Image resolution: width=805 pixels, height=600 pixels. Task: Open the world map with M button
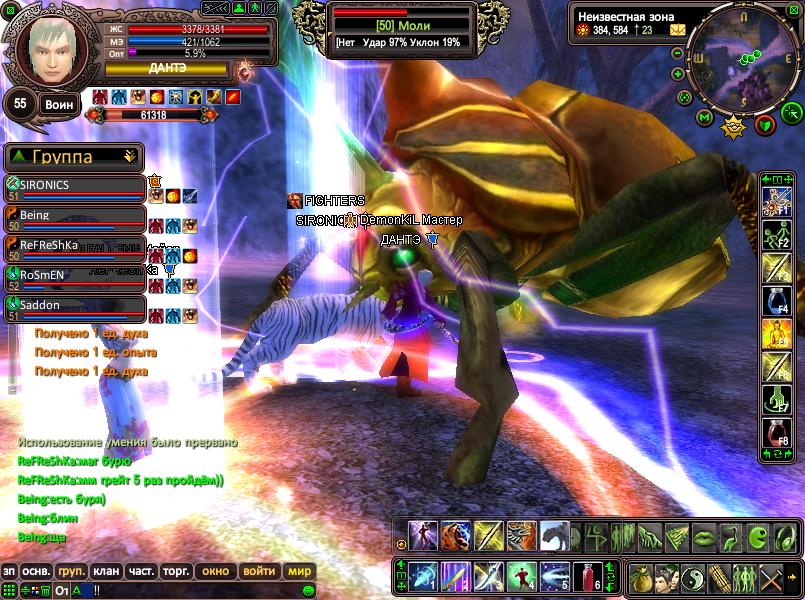(x=704, y=118)
